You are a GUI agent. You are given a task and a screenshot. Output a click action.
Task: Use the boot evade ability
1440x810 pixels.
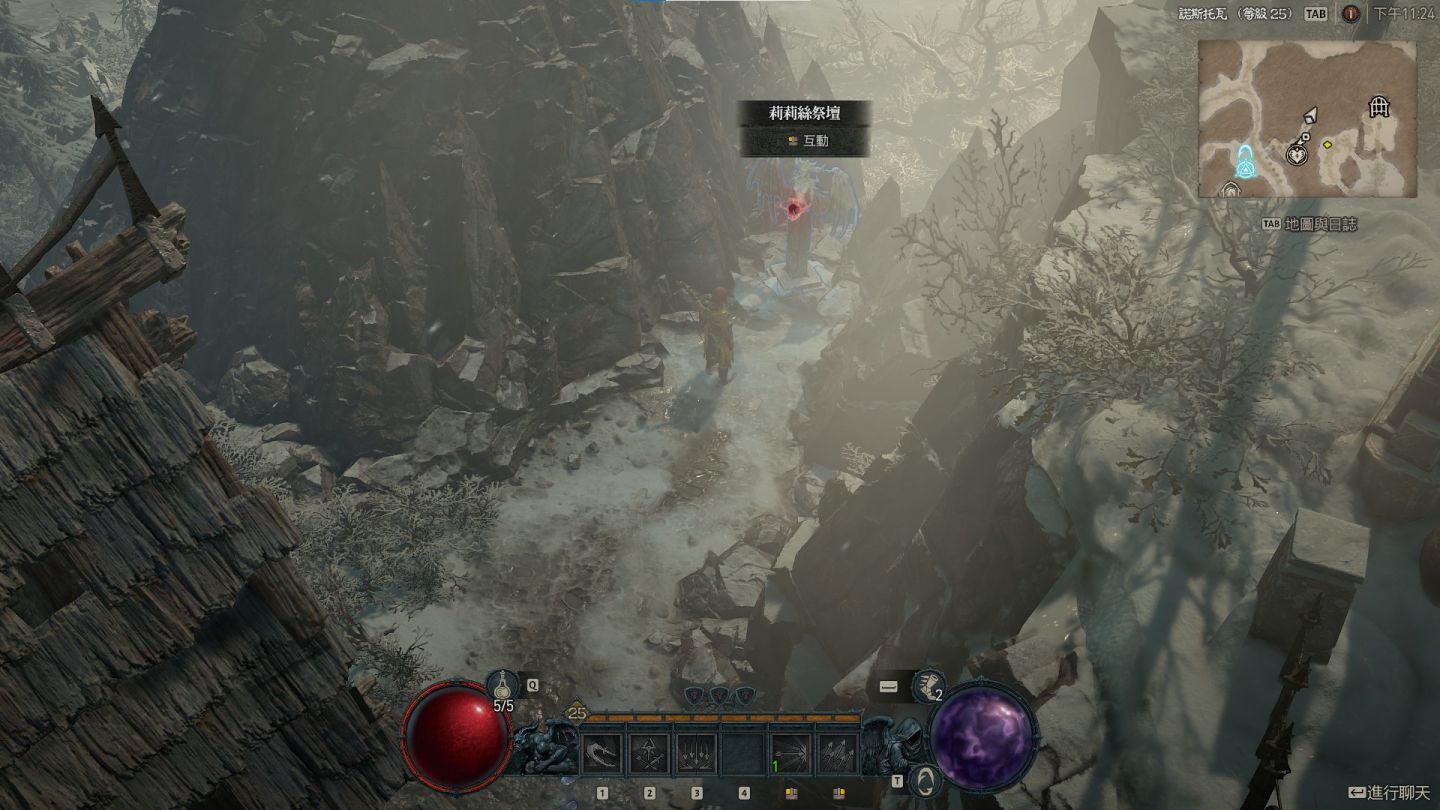coord(929,686)
